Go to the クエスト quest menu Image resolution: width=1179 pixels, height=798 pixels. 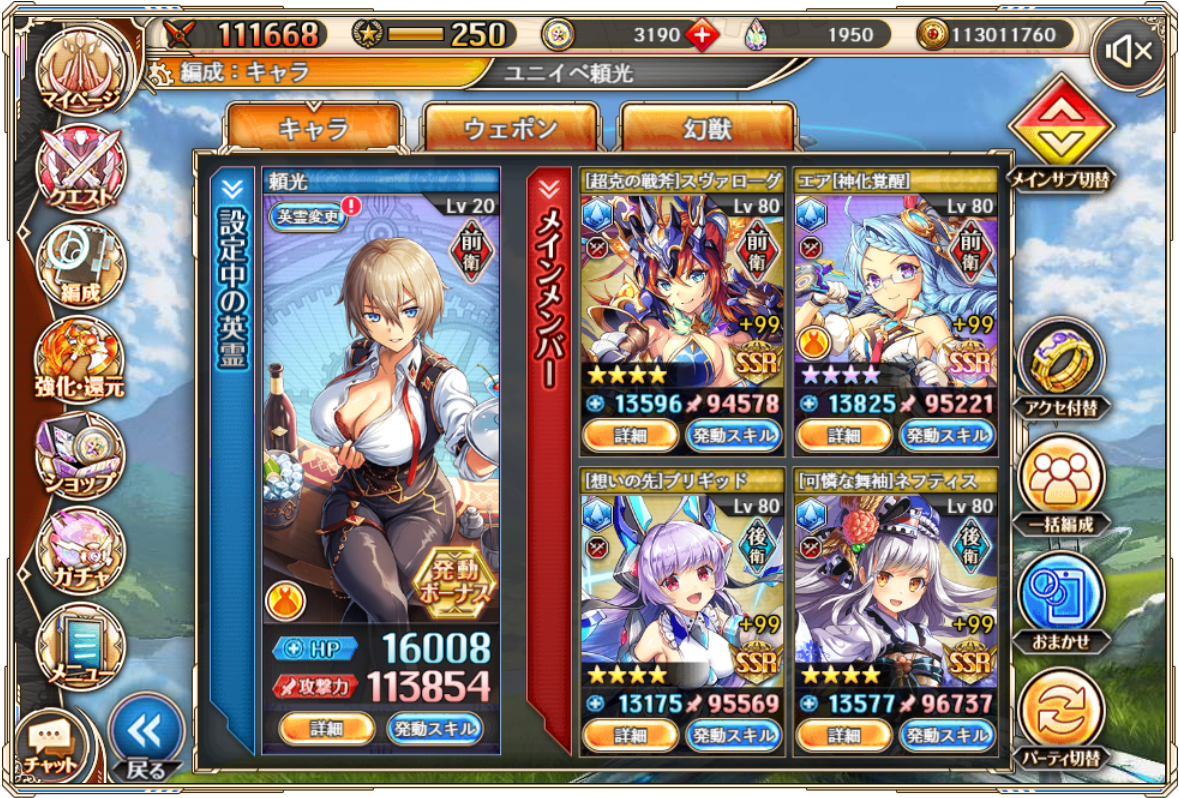point(80,166)
